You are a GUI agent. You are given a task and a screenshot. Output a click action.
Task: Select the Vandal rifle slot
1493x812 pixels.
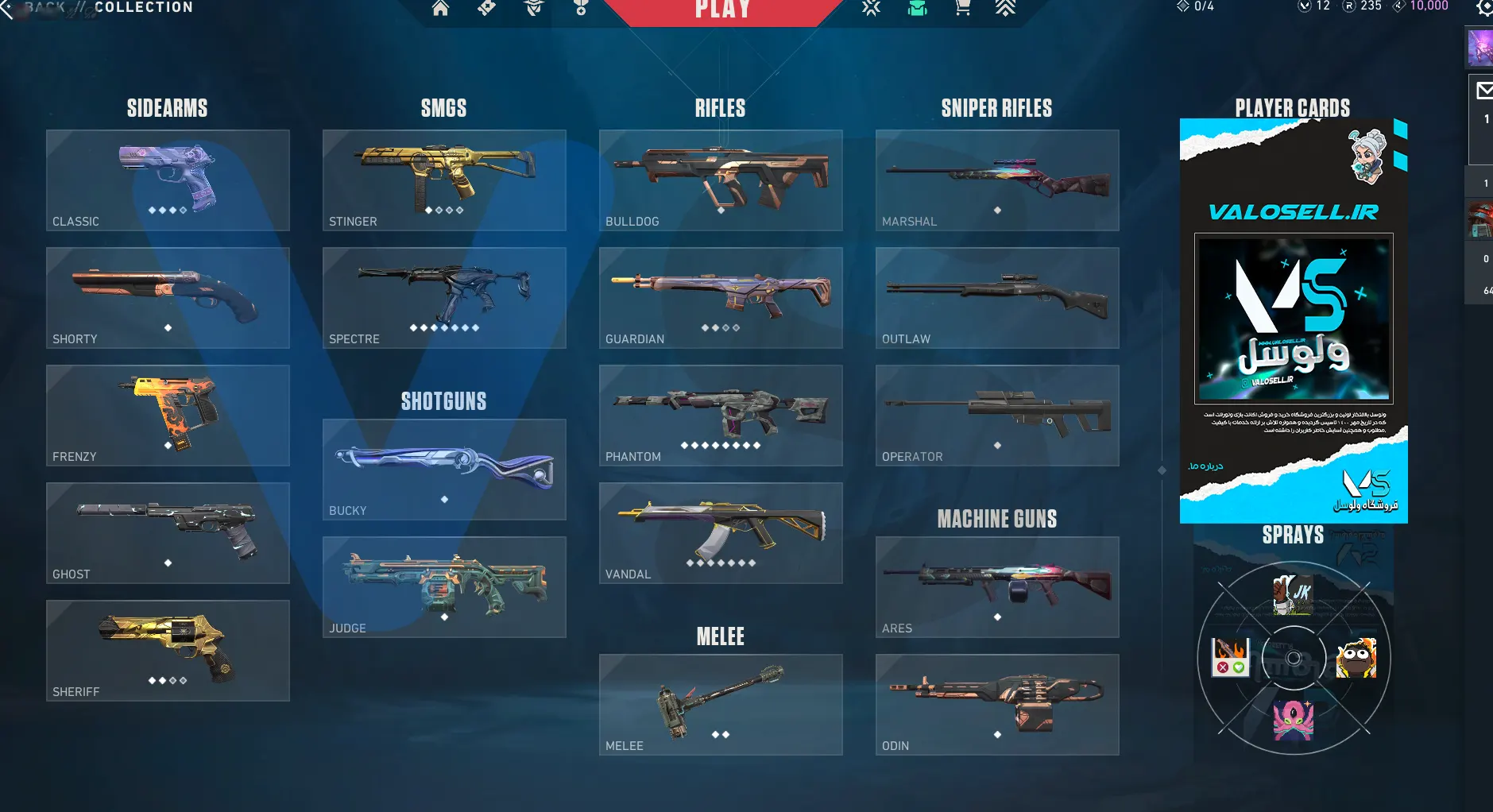coord(721,533)
